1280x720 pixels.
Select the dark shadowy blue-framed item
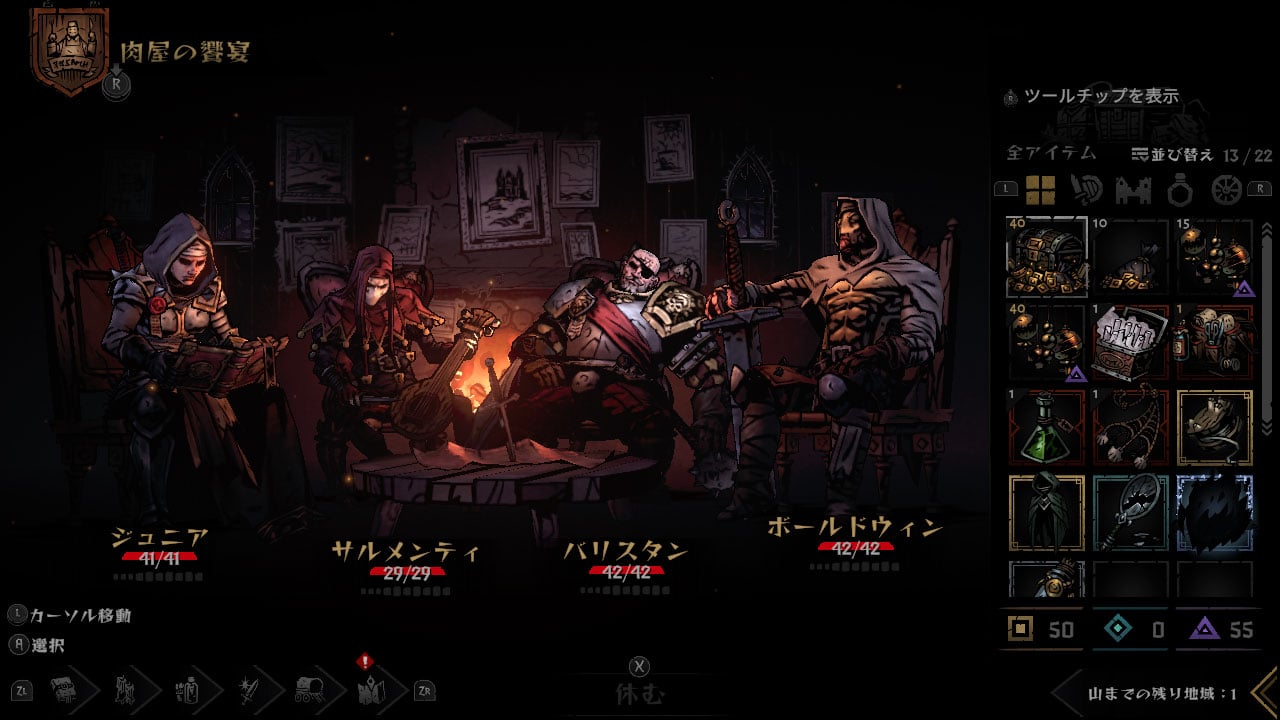(1215, 513)
